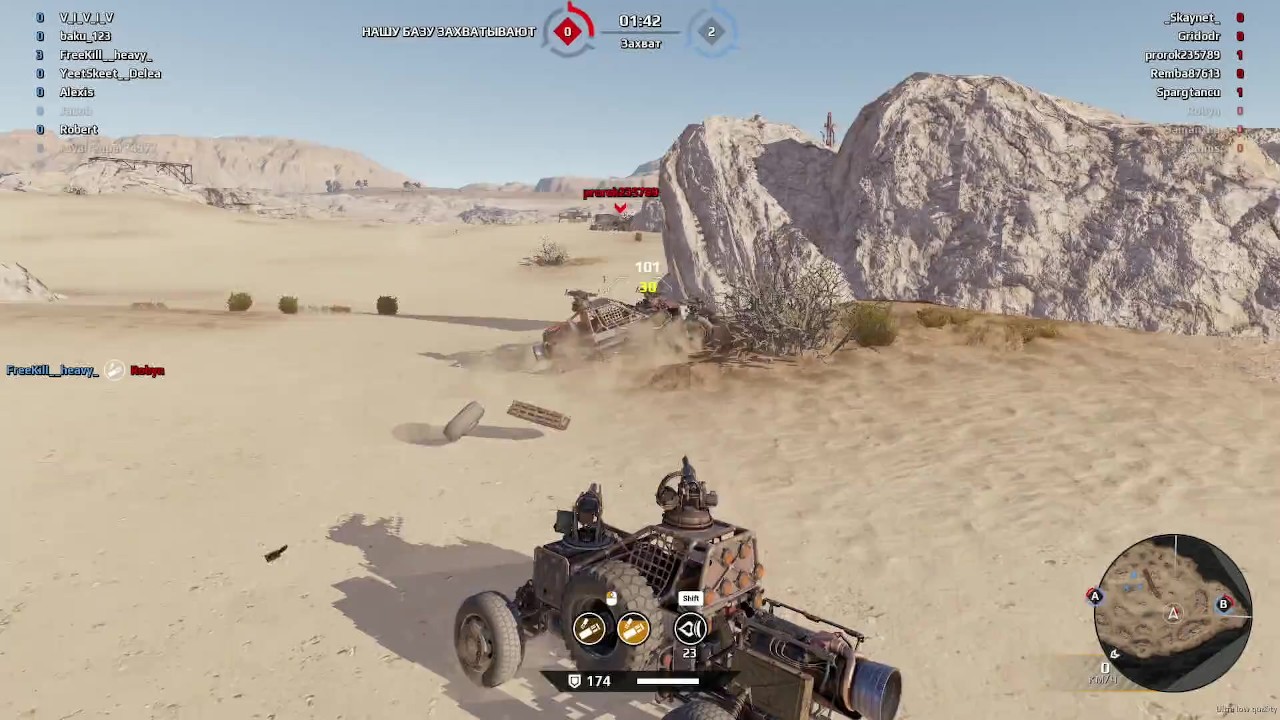The image size is (1280, 720).
Task: Activate the repair kit consumable icon
Action: tap(589, 628)
